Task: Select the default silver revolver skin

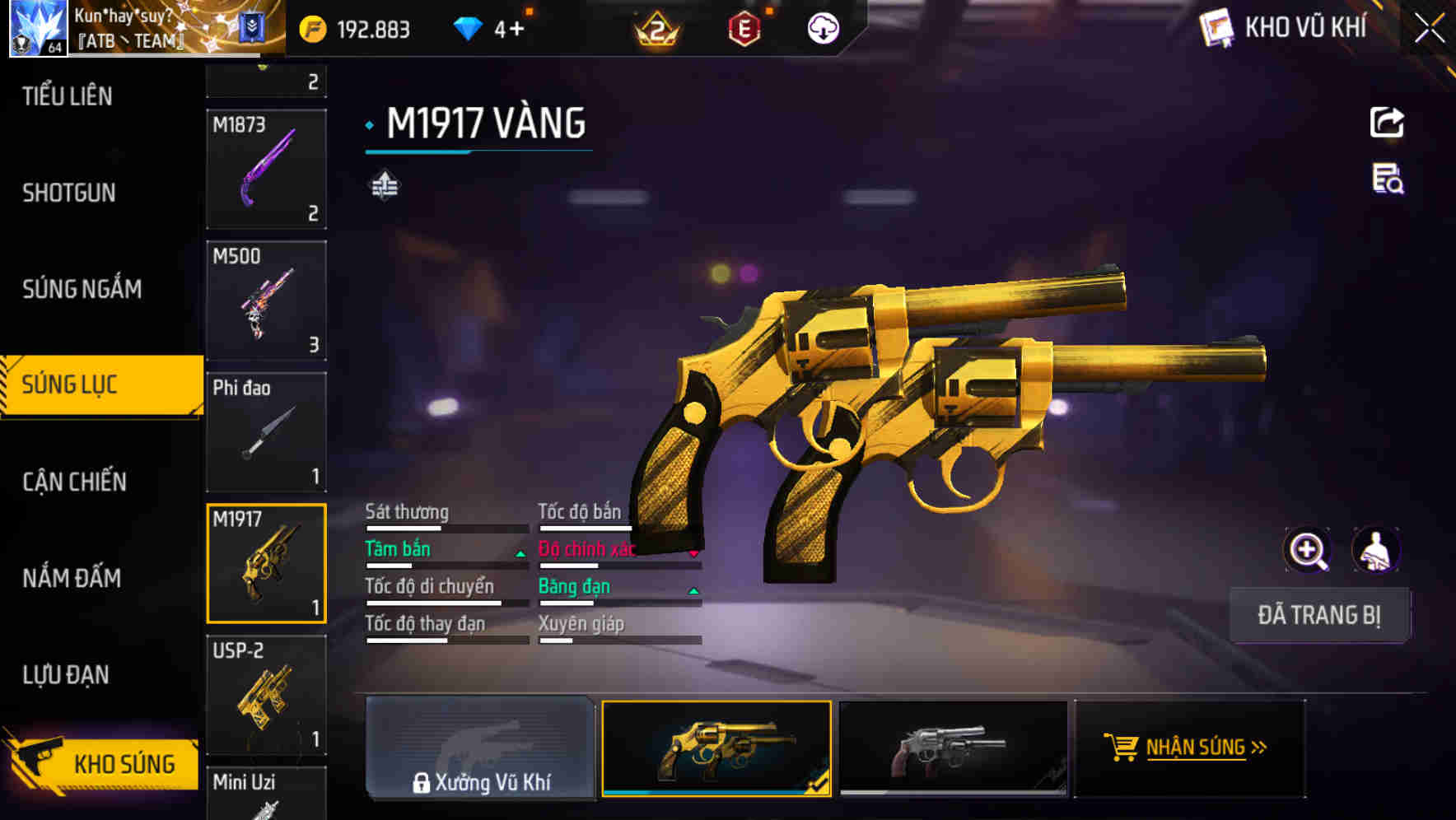Action: 953,748
